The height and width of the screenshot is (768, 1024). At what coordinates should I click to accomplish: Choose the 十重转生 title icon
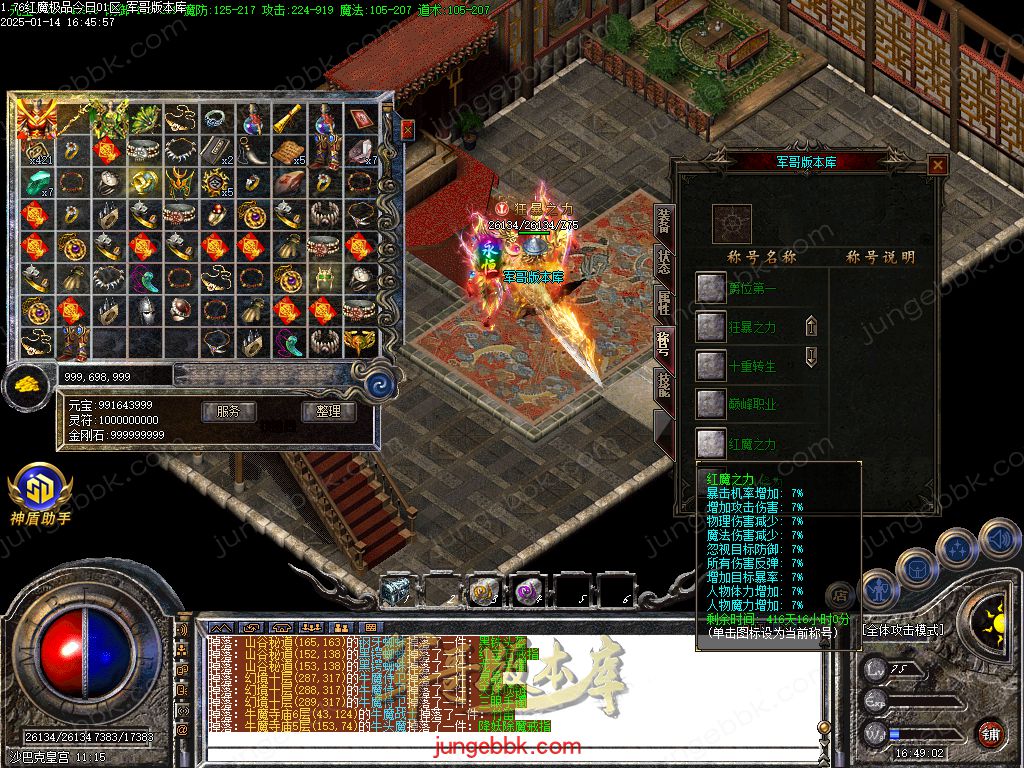(711, 365)
